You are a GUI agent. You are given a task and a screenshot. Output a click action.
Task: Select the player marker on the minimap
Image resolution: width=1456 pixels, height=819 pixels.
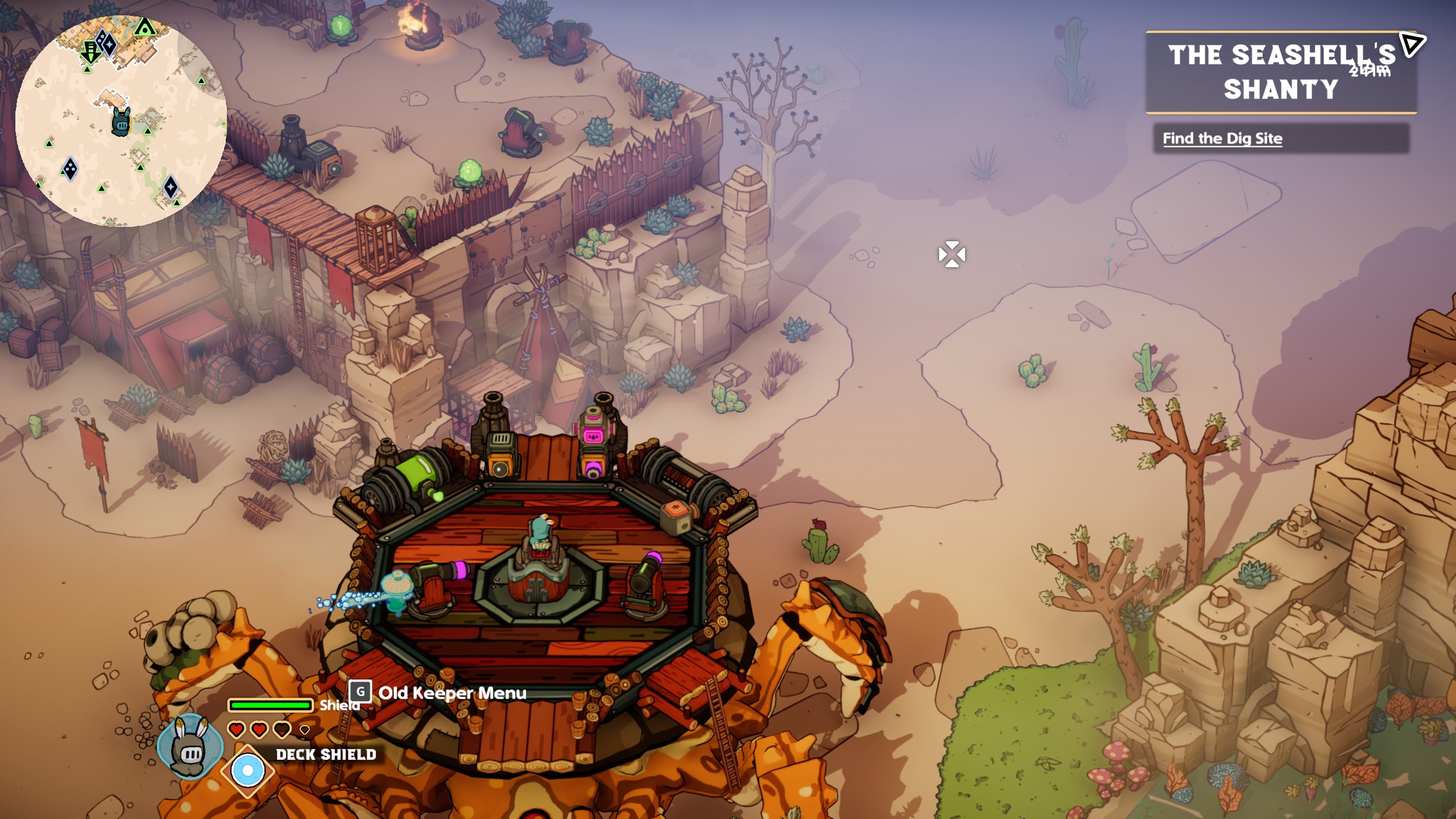tap(121, 122)
